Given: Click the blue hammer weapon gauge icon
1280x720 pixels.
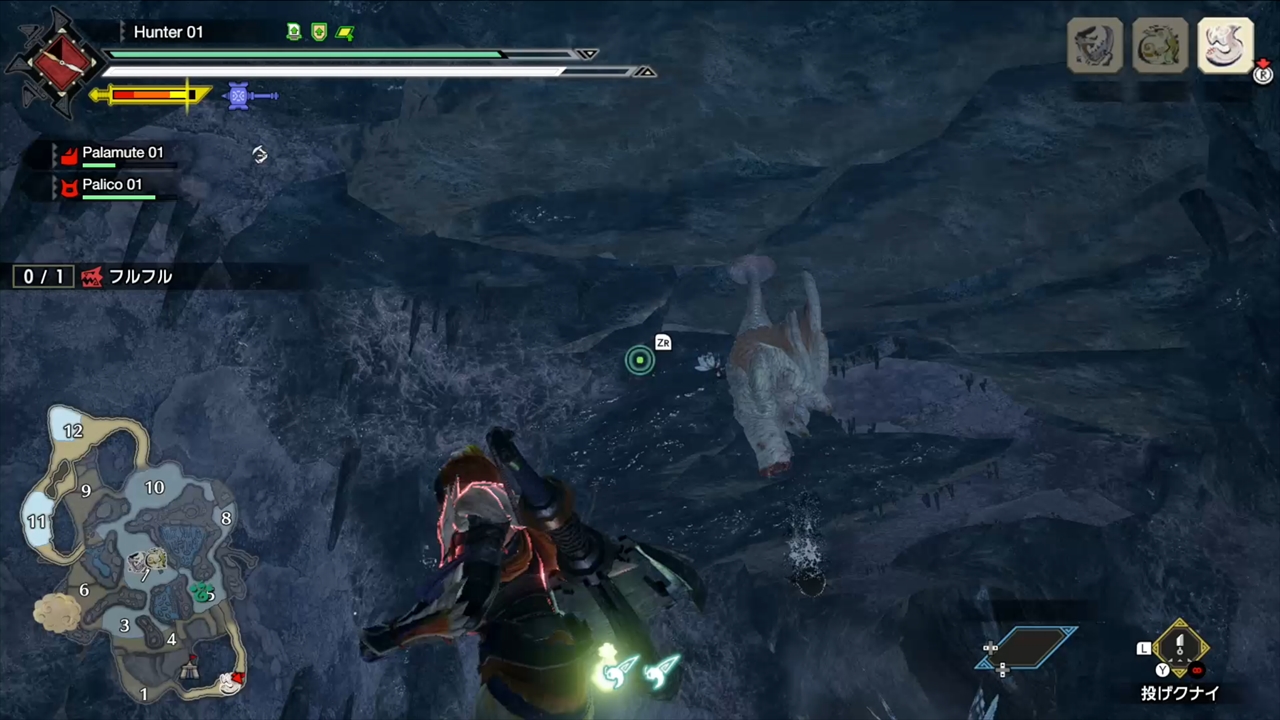Looking at the screenshot, I should click(x=240, y=96).
